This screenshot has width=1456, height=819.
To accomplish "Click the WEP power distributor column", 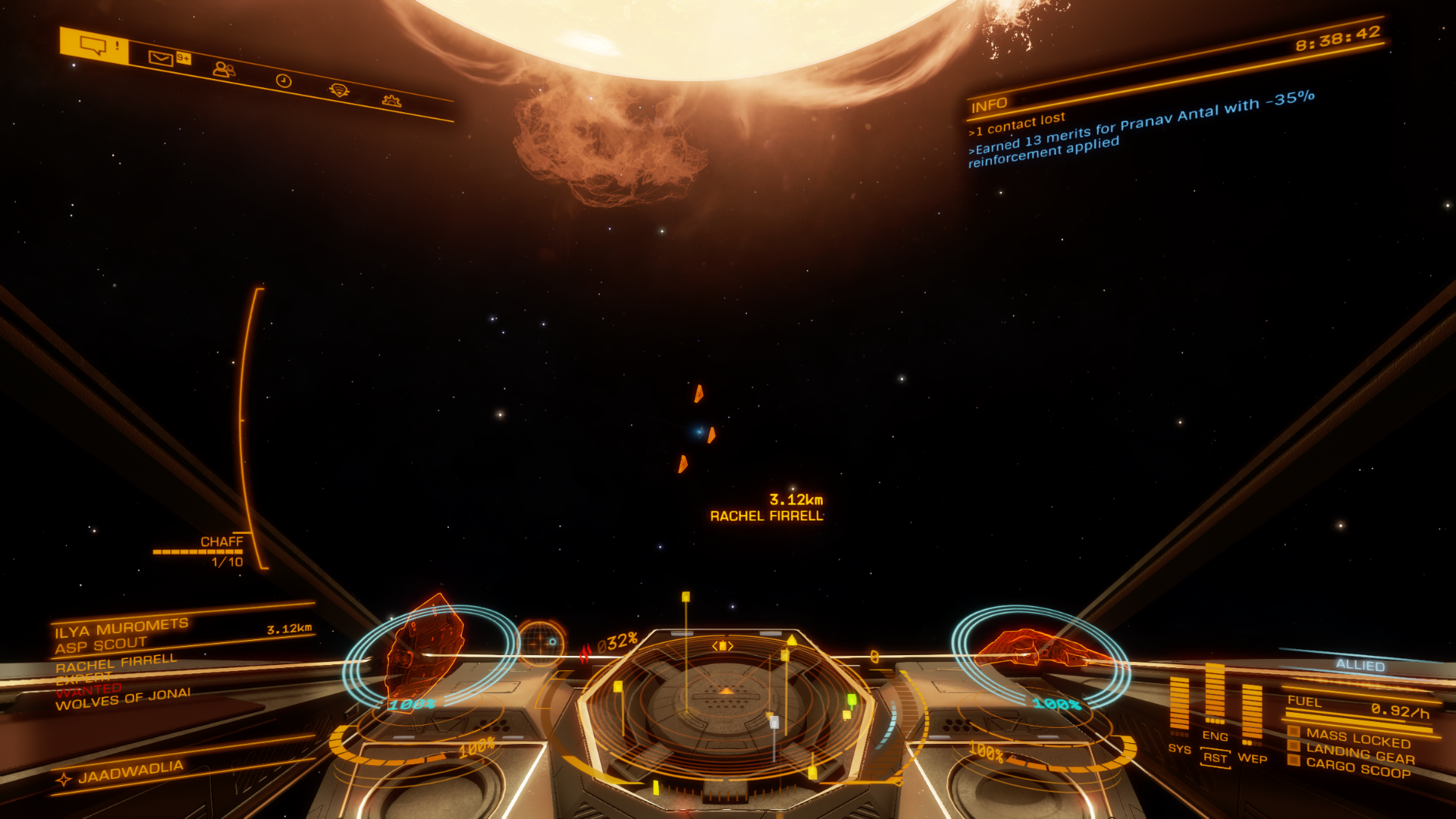I will [x=1252, y=711].
